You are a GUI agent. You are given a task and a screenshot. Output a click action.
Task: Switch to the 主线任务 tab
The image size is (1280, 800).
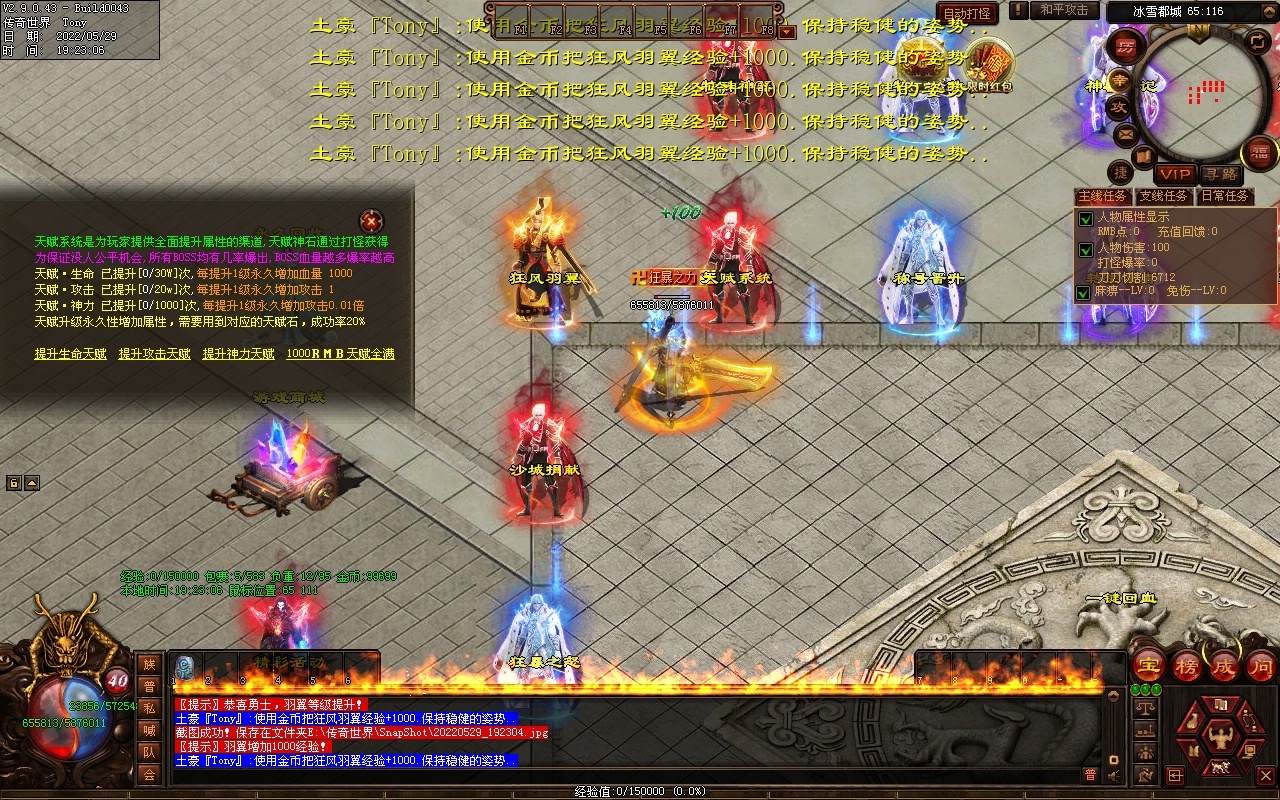(x=1104, y=196)
